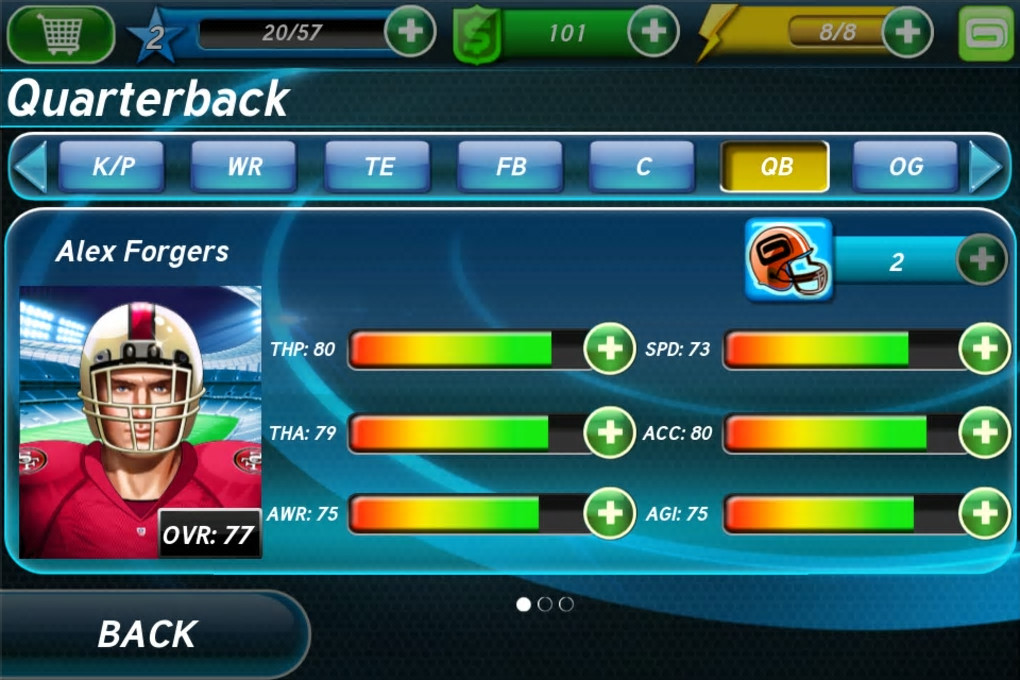Image resolution: width=1020 pixels, height=680 pixels.
Task: Upgrade the THP stat
Action: (x=609, y=349)
